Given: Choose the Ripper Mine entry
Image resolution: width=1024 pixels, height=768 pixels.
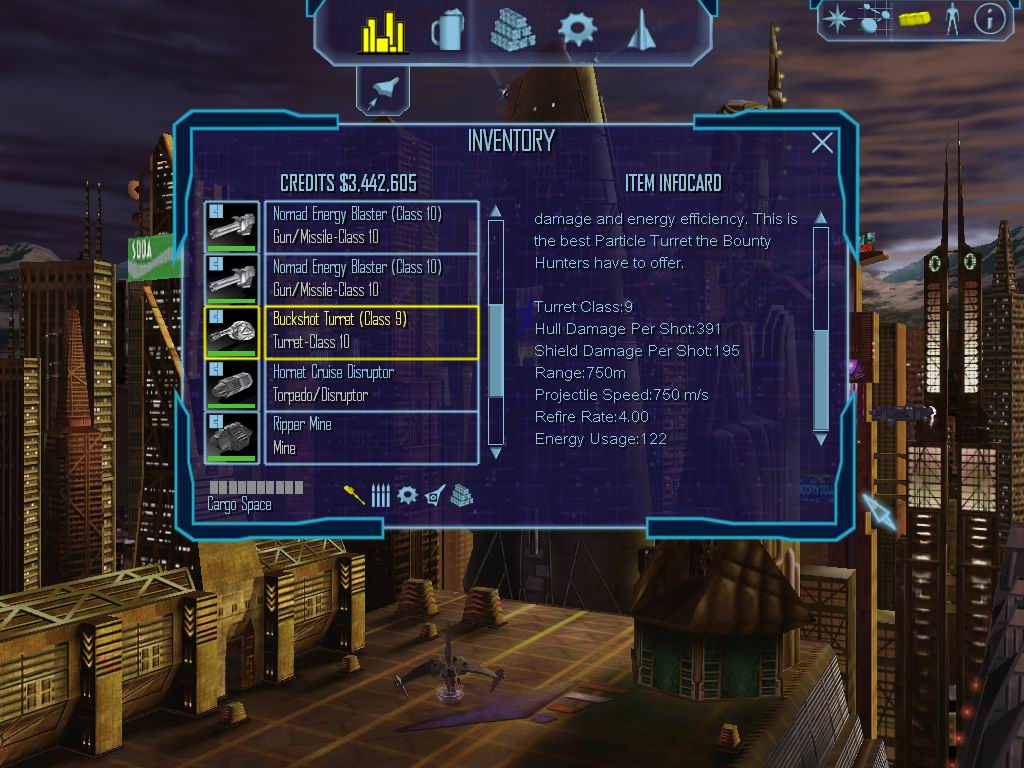Looking at the screenshot, I should (370, 437).
